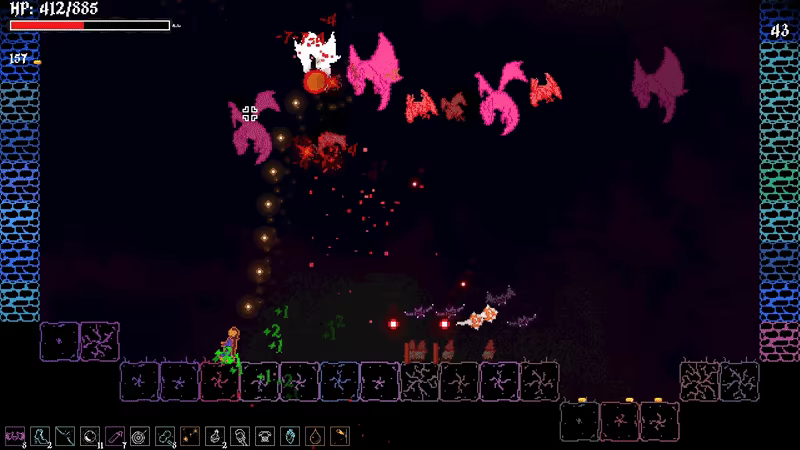The height and width of the screenshot is (450, 800).
Task: Choose the orange sparkles item slot
Action: coord(189,436)
